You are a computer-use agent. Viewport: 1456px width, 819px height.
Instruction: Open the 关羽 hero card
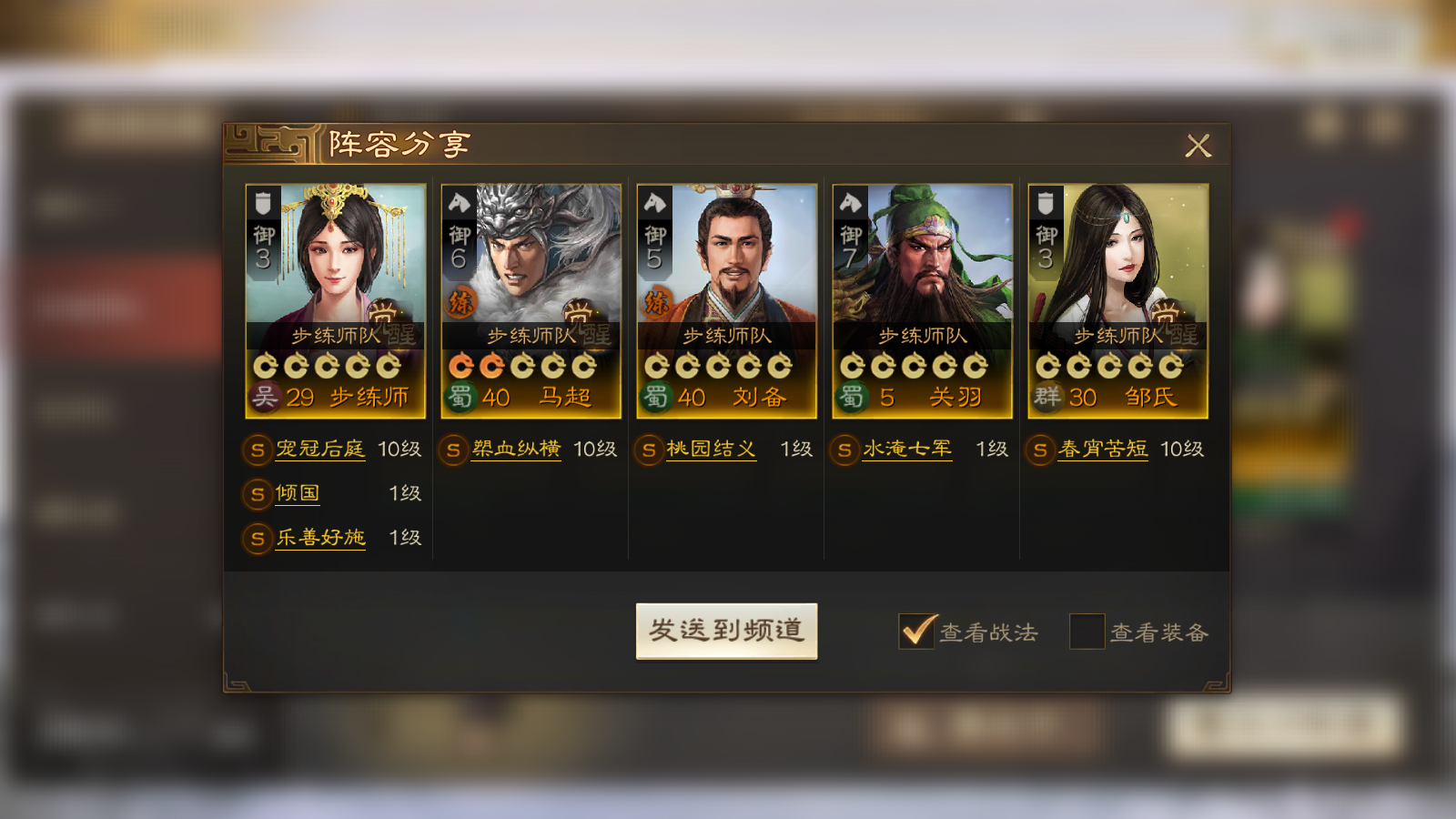pyautogui.click(x=923, y=301)
